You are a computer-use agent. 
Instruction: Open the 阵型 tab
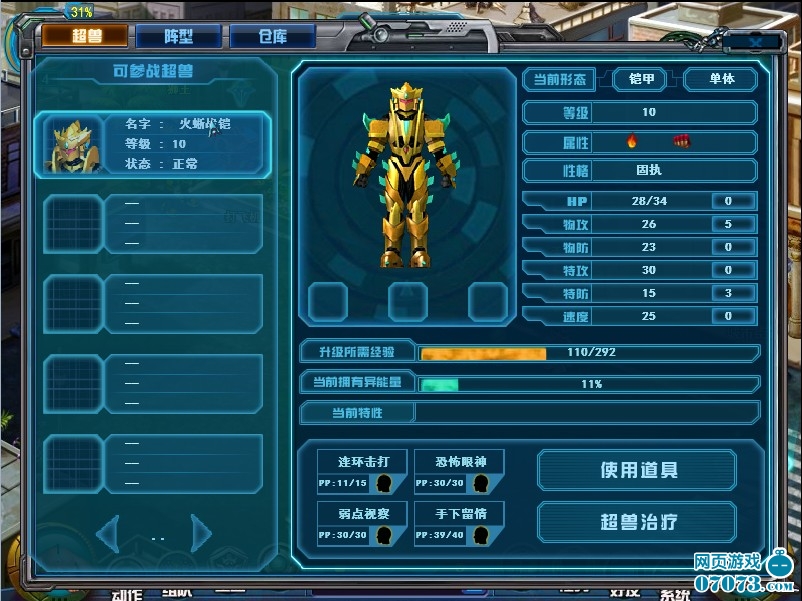point(178,37)
